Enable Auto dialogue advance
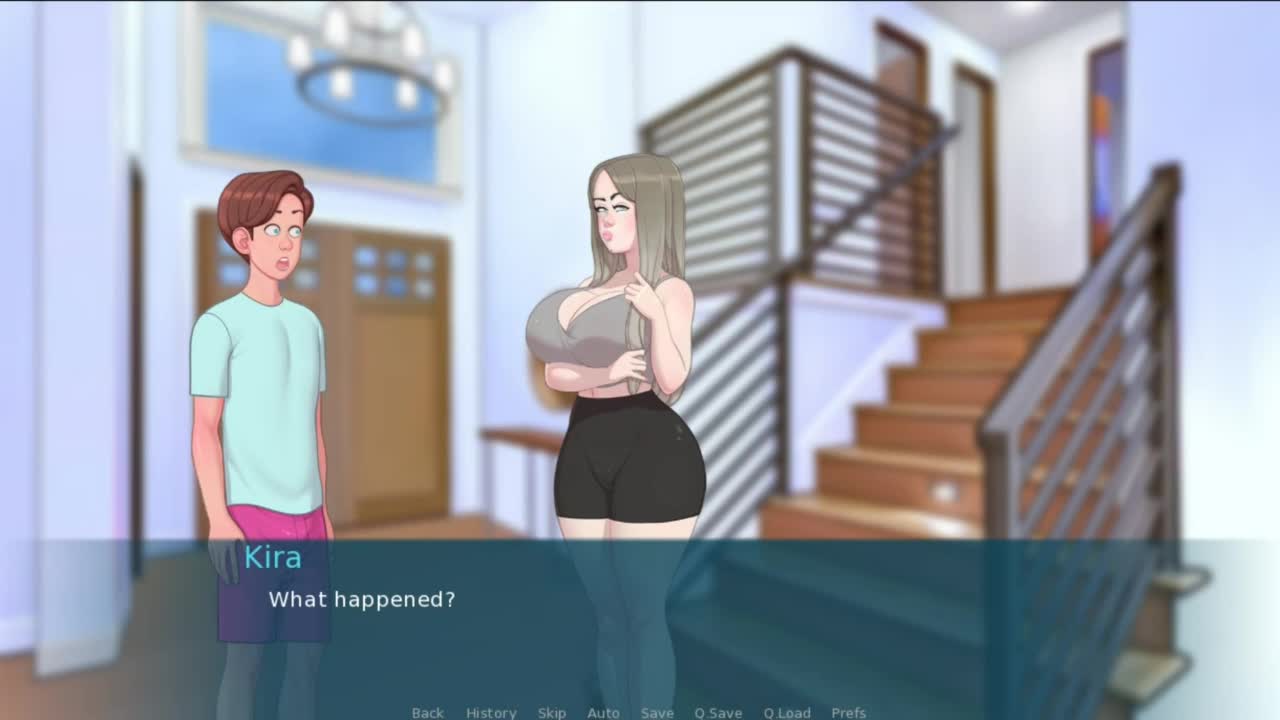The image size is (1280, 720). coord(603,712)
